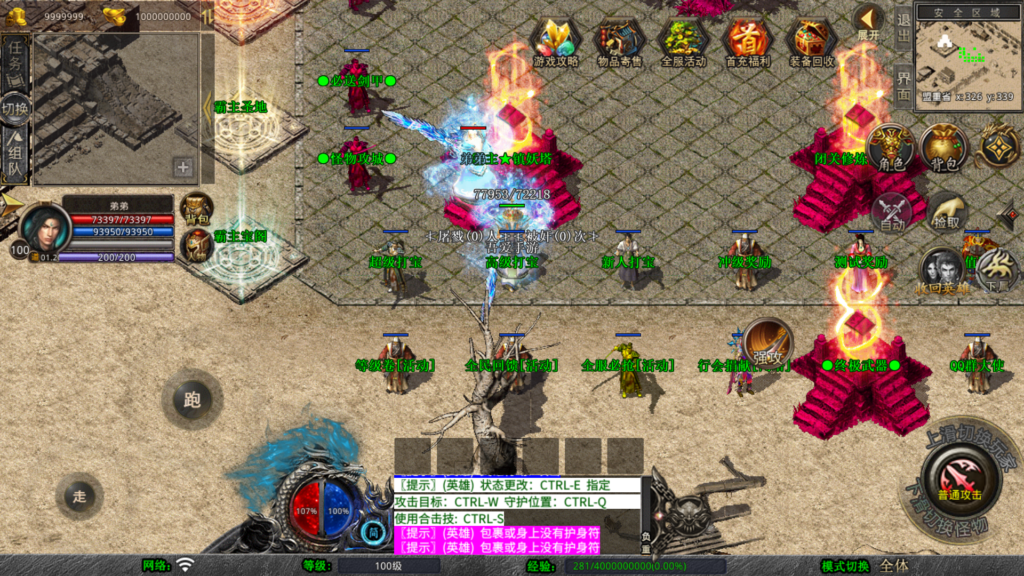
Task: Open the 角色 character panel
Action: coord(892,148)
